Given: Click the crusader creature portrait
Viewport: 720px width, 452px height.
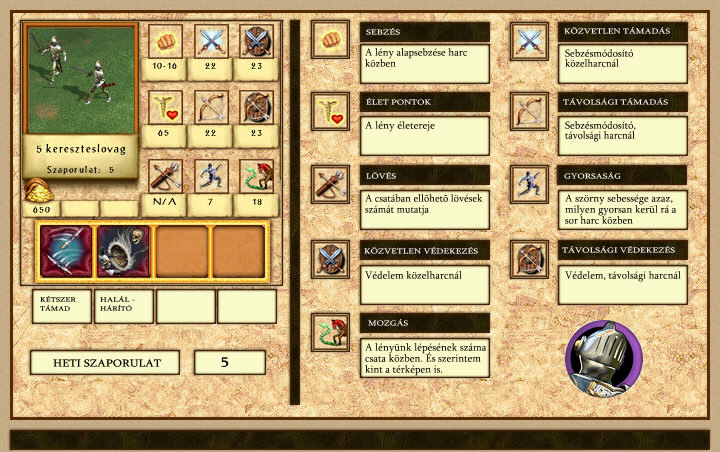Looking at the screenshot, I should (x=80, y=79).
